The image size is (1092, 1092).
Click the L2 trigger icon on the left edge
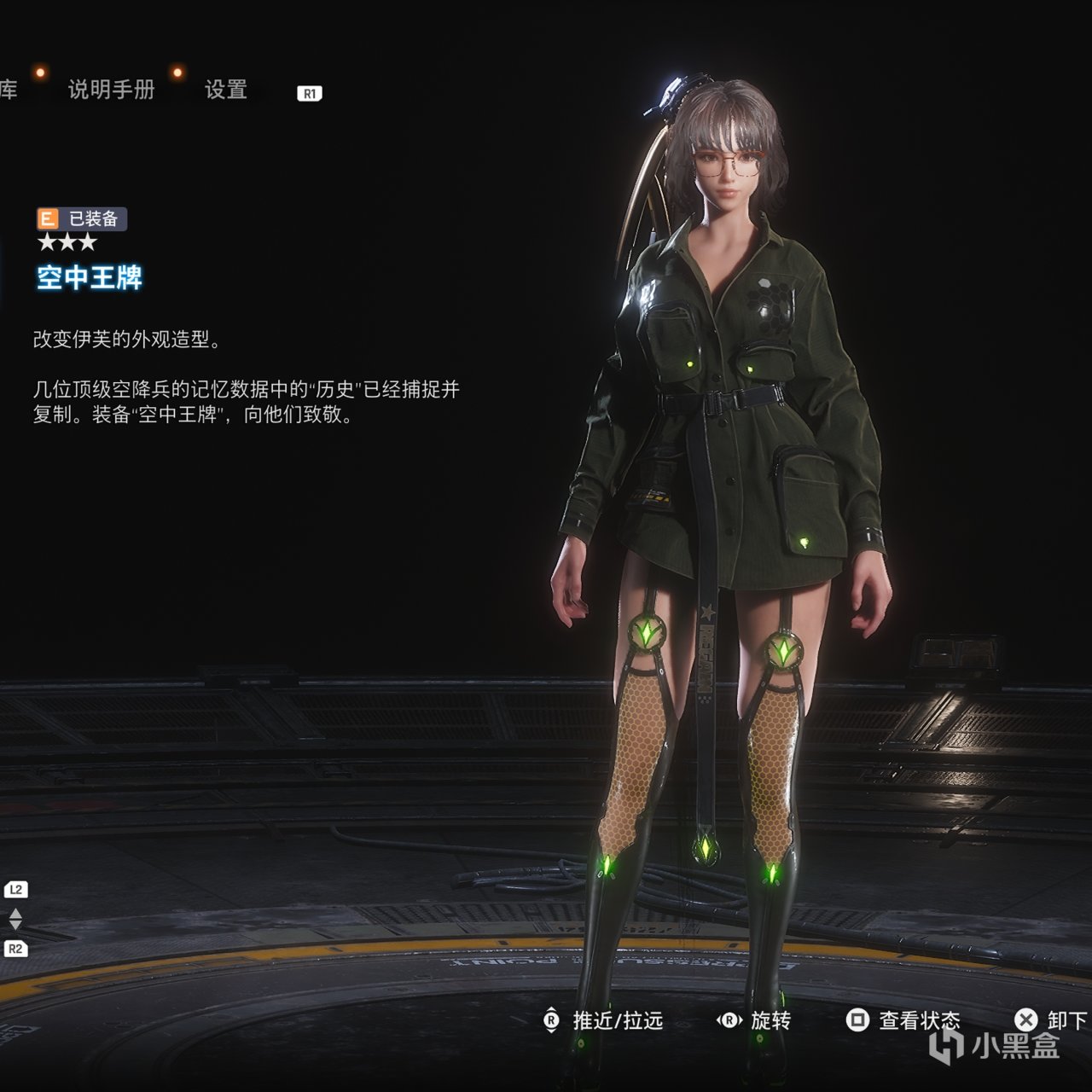(x=15, y=887)
